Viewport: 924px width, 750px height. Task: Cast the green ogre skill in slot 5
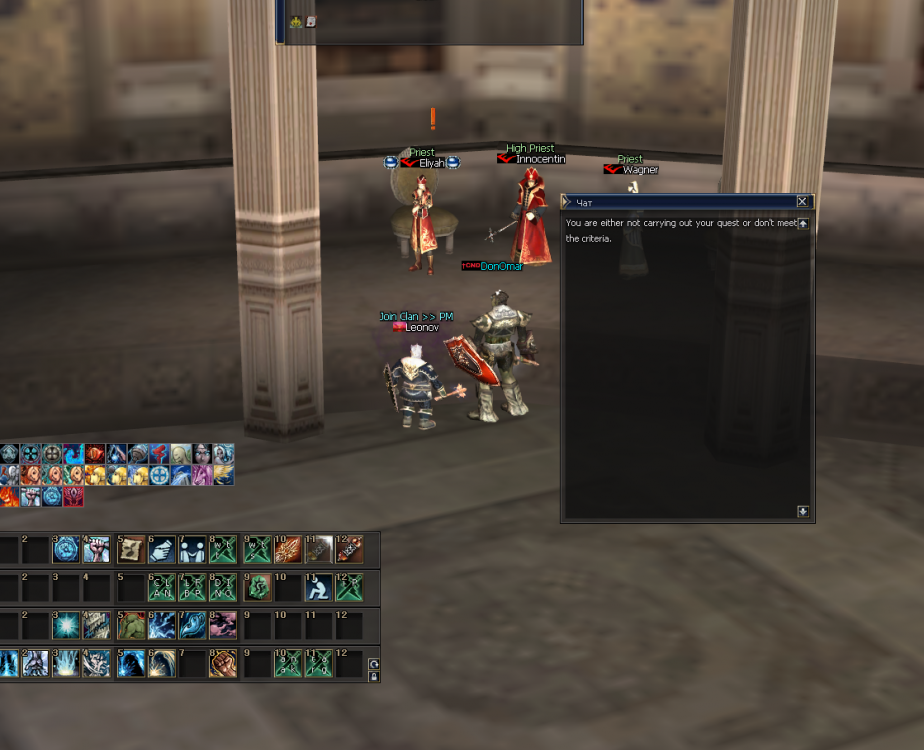point(130,626)
